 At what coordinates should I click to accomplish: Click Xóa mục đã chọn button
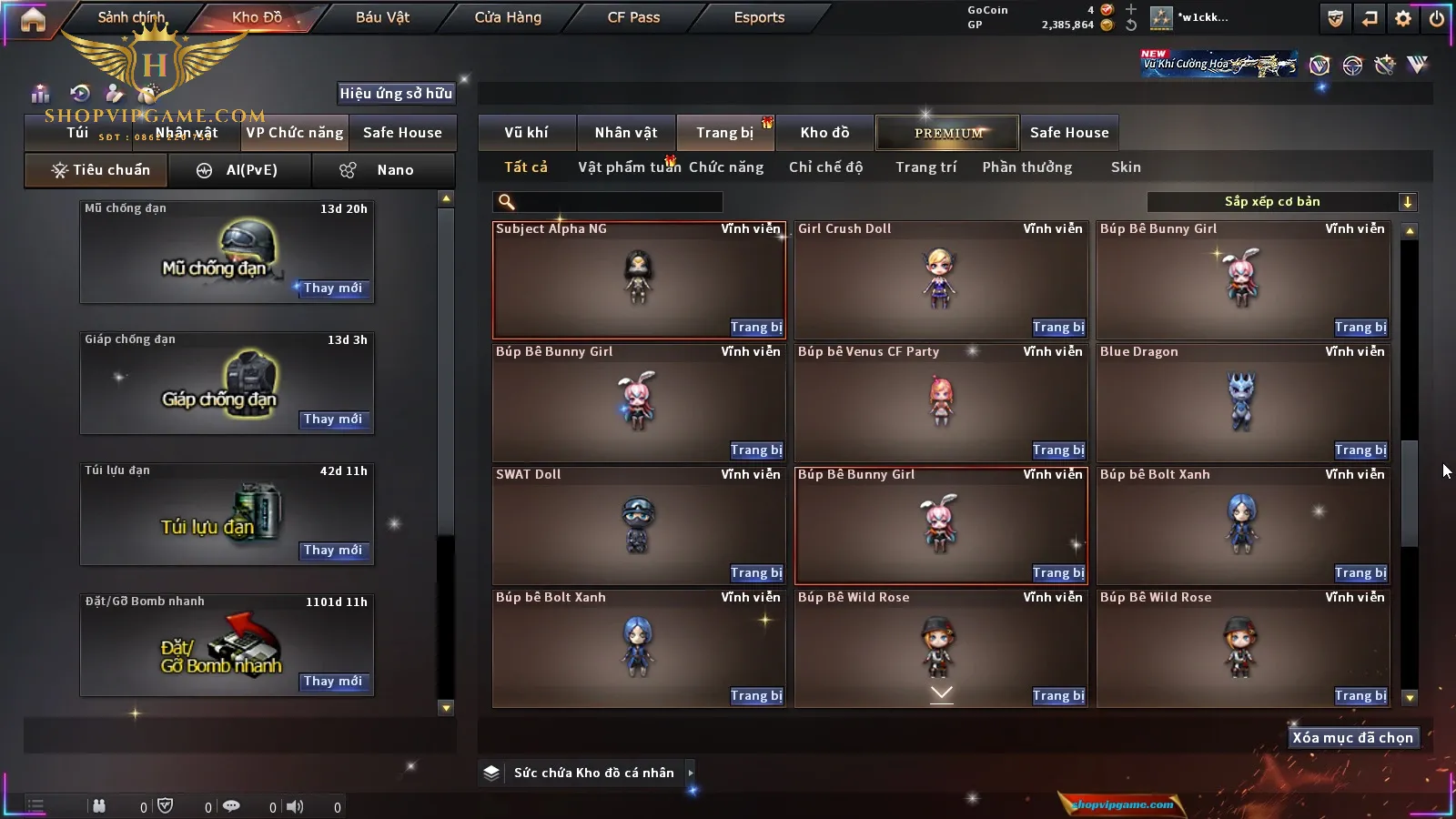pos(1352,738)
